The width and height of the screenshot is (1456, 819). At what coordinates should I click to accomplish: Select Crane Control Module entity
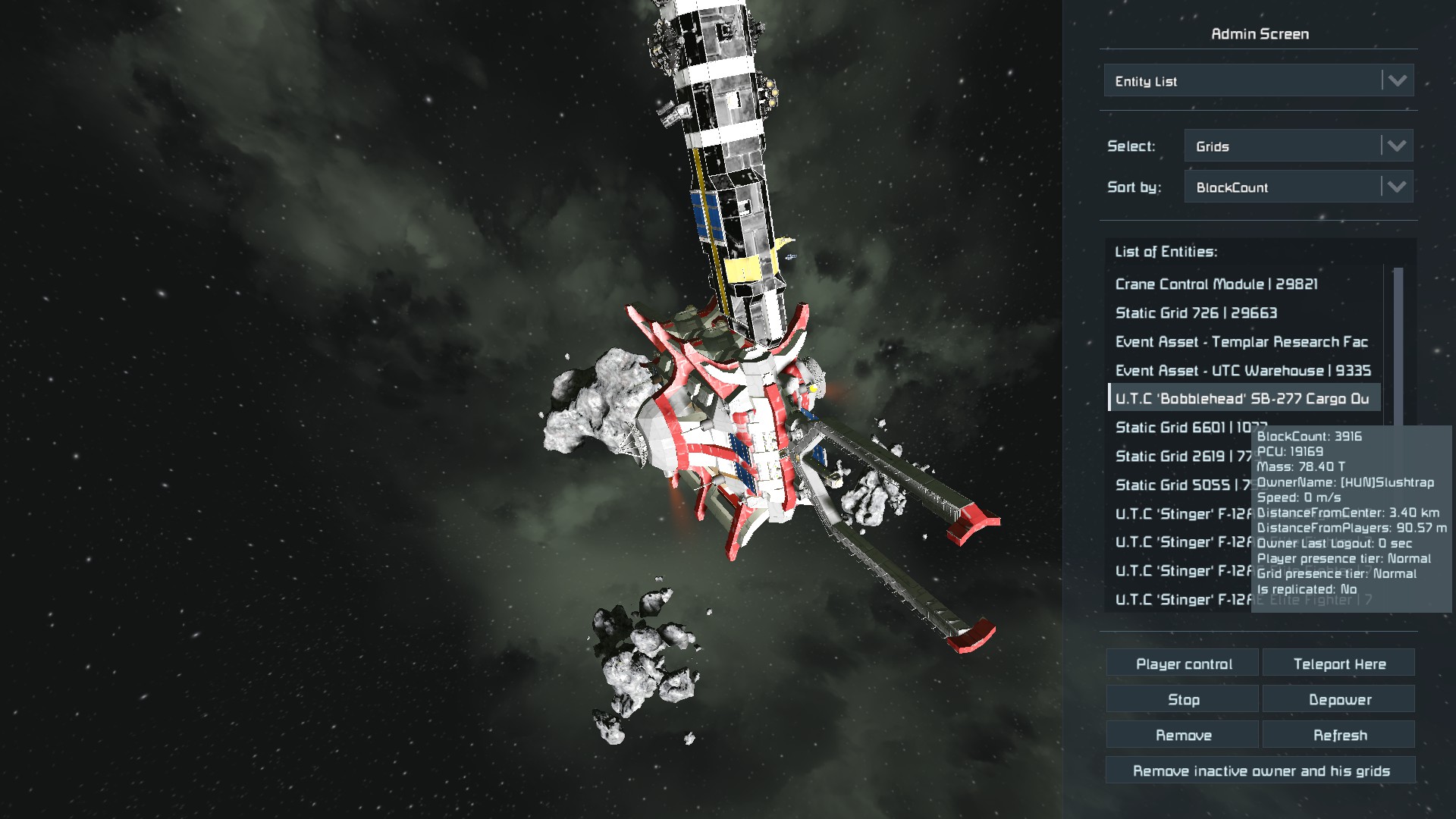[1216, 284]
